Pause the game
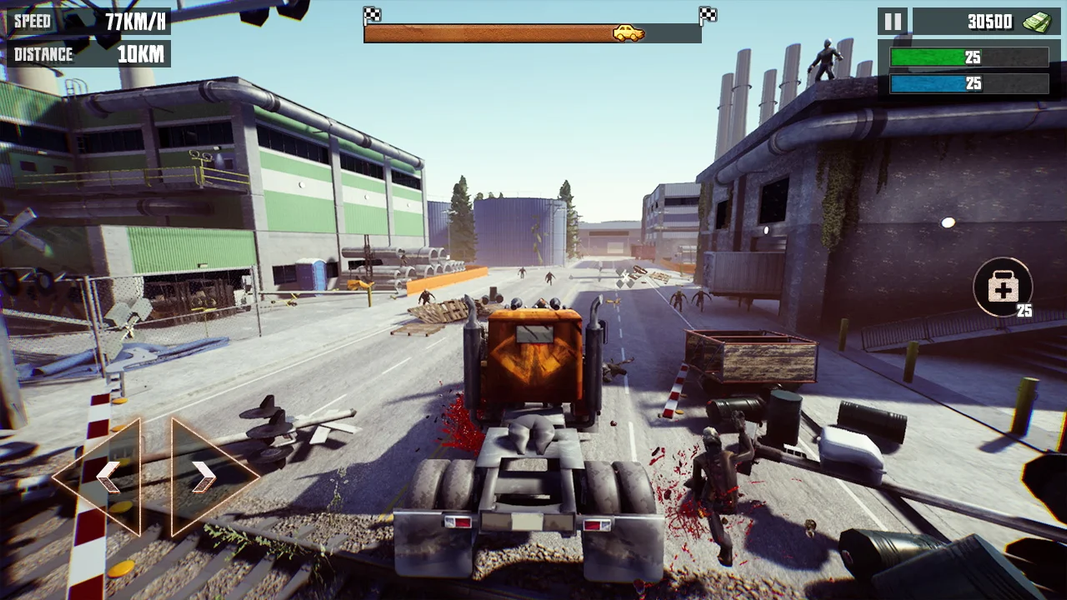Screen dimensions: 1067x600 (x=892, y=21)
